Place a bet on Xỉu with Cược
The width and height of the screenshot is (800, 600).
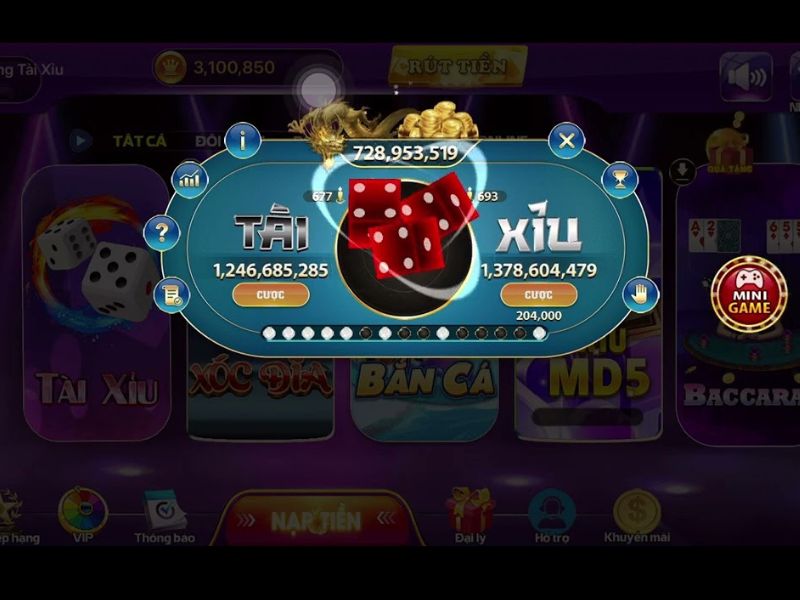(x=538, y=295)
